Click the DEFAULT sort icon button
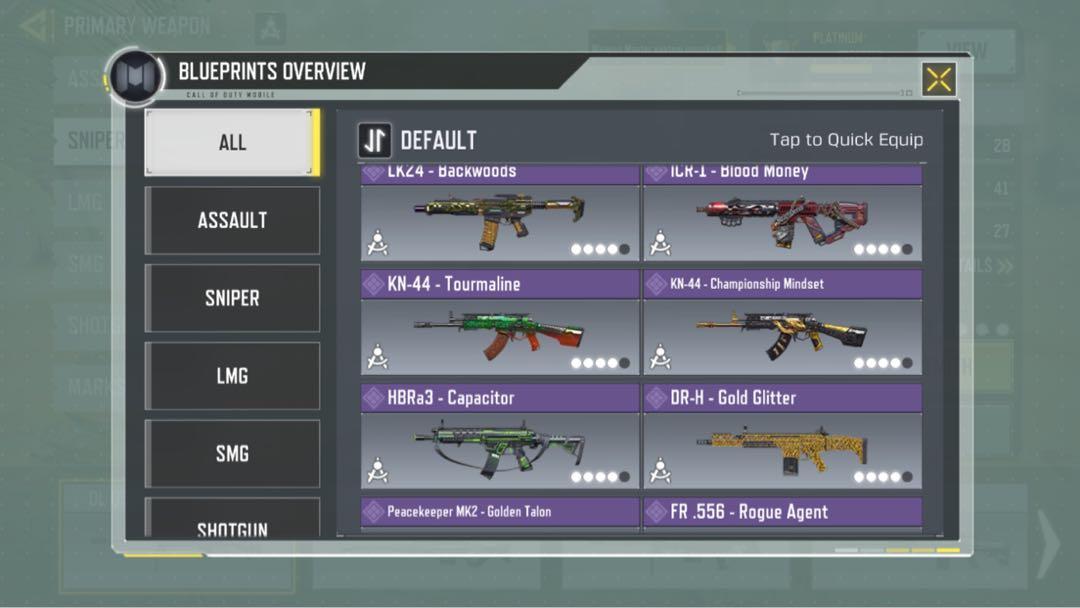 tap(375, 141)
